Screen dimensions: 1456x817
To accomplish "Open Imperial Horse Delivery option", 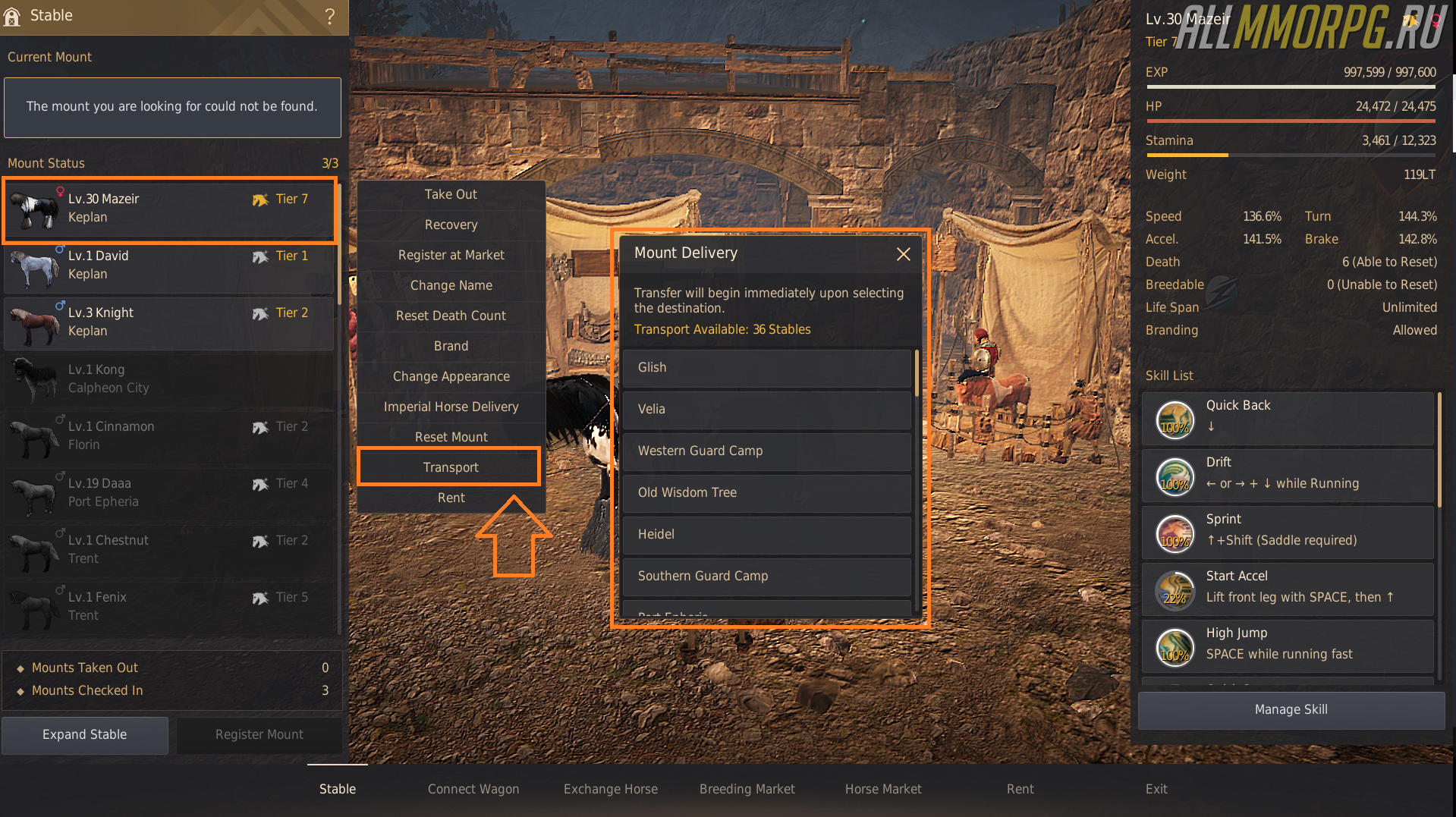I will pos(451,407).
